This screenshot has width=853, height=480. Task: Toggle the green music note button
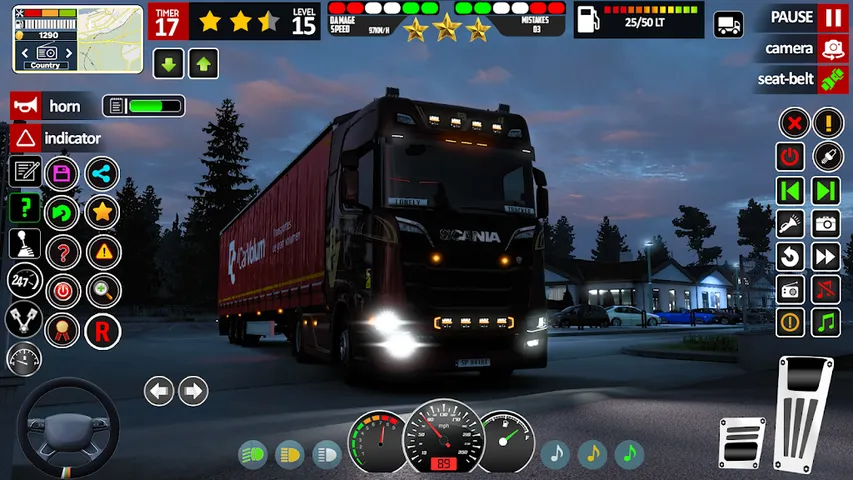pos(826,322)
